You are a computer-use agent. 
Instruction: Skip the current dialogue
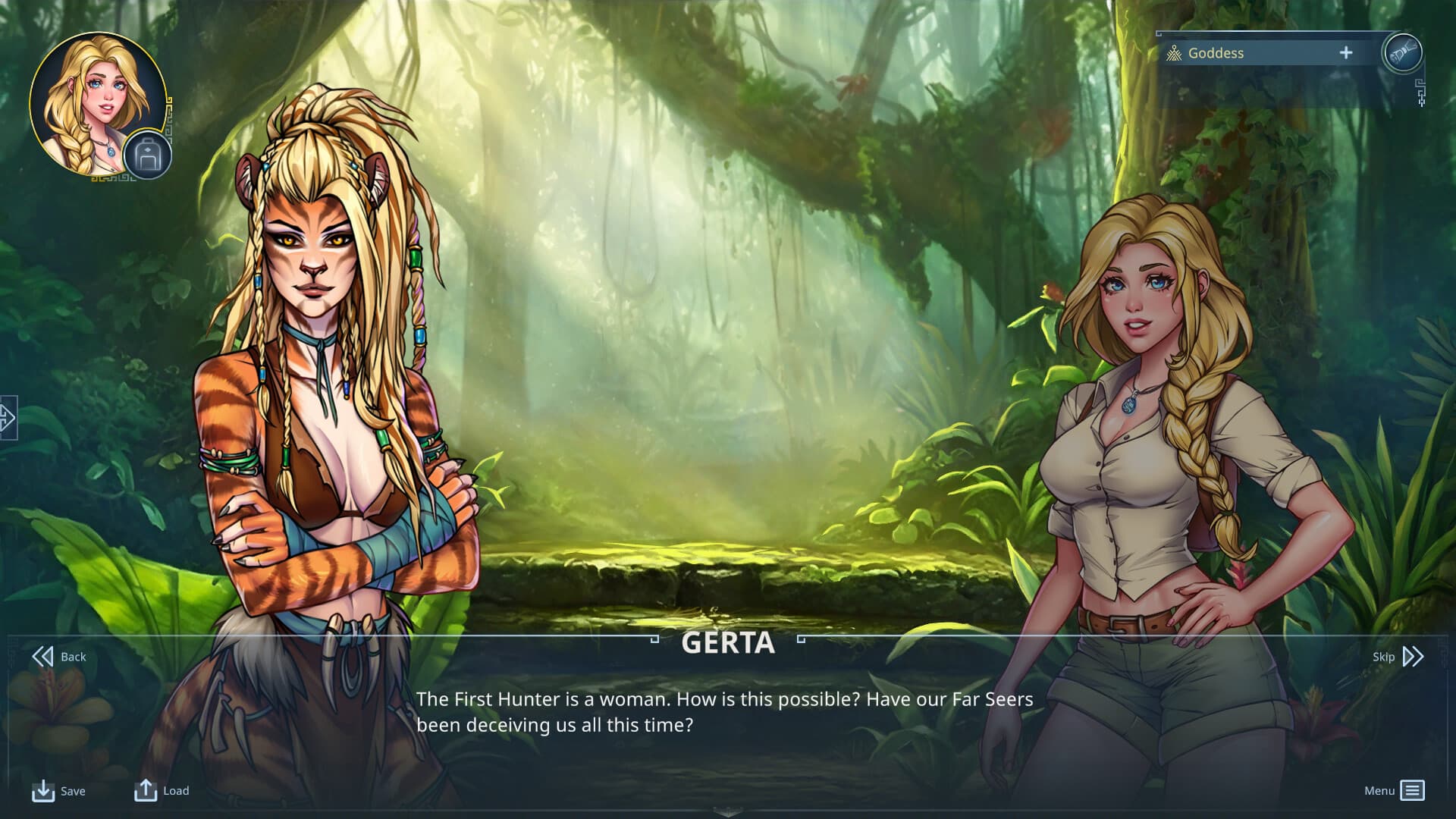click(1398, 657)
